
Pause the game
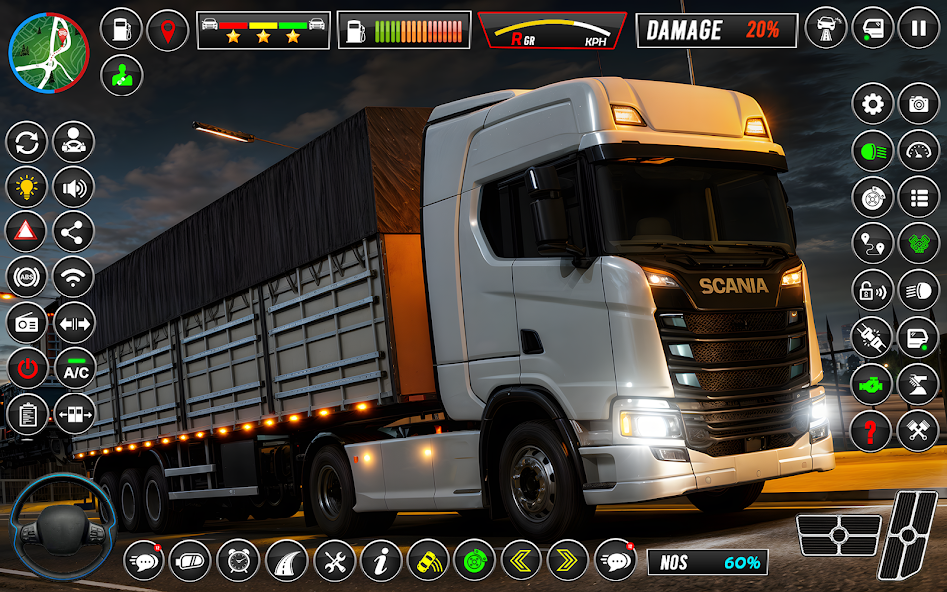918,28
